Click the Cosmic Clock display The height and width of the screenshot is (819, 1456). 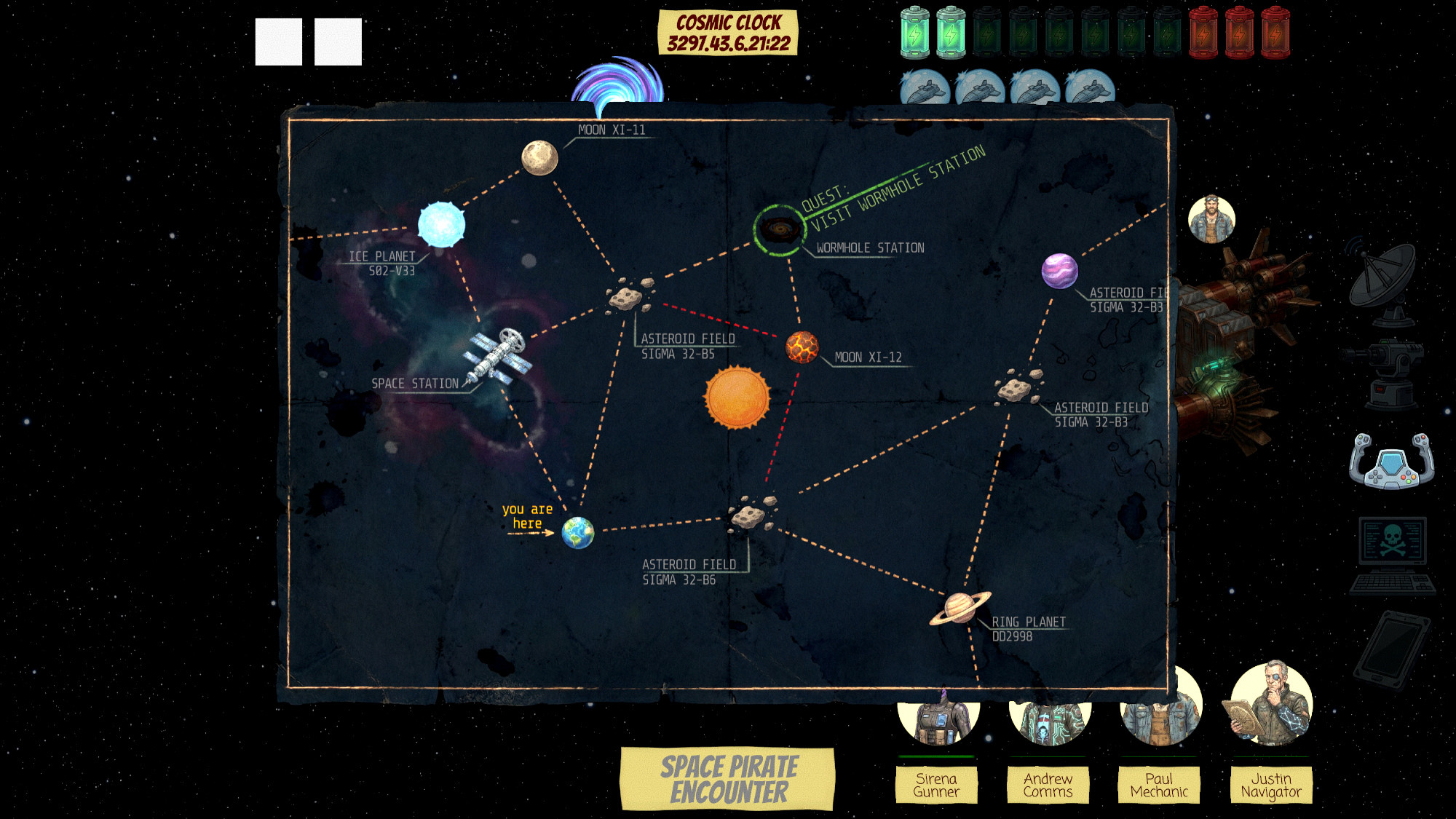[x=728, y=31]
